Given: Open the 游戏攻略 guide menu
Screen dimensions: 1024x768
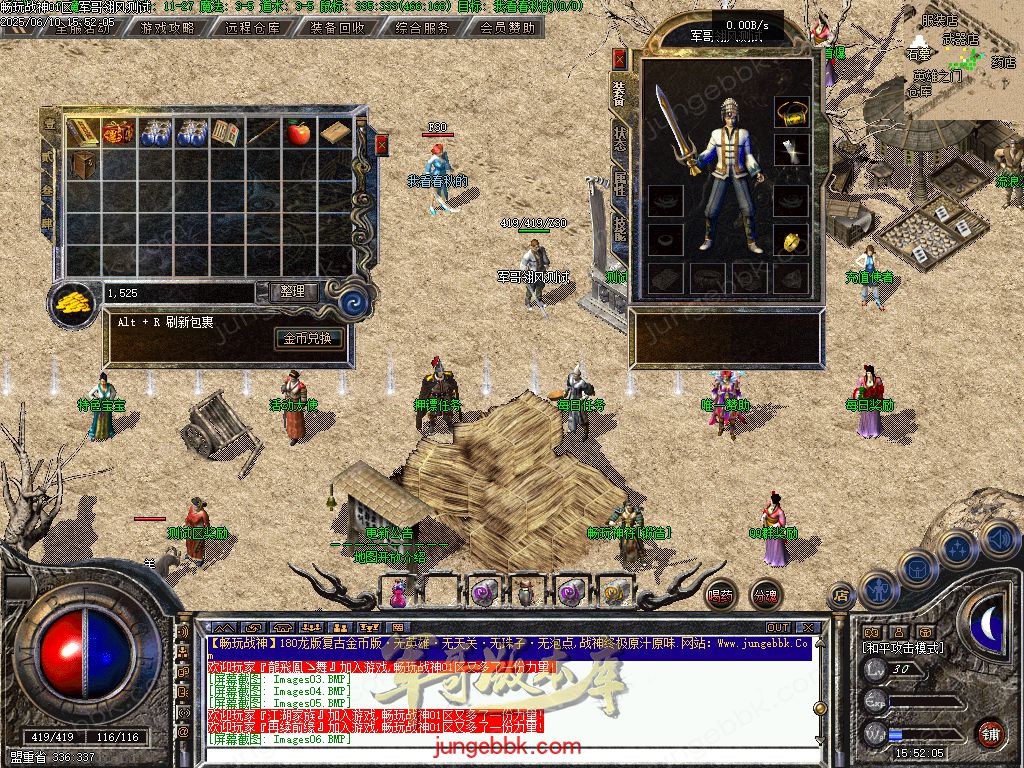Looking at the screenshot, I should [x=168, y=28].
